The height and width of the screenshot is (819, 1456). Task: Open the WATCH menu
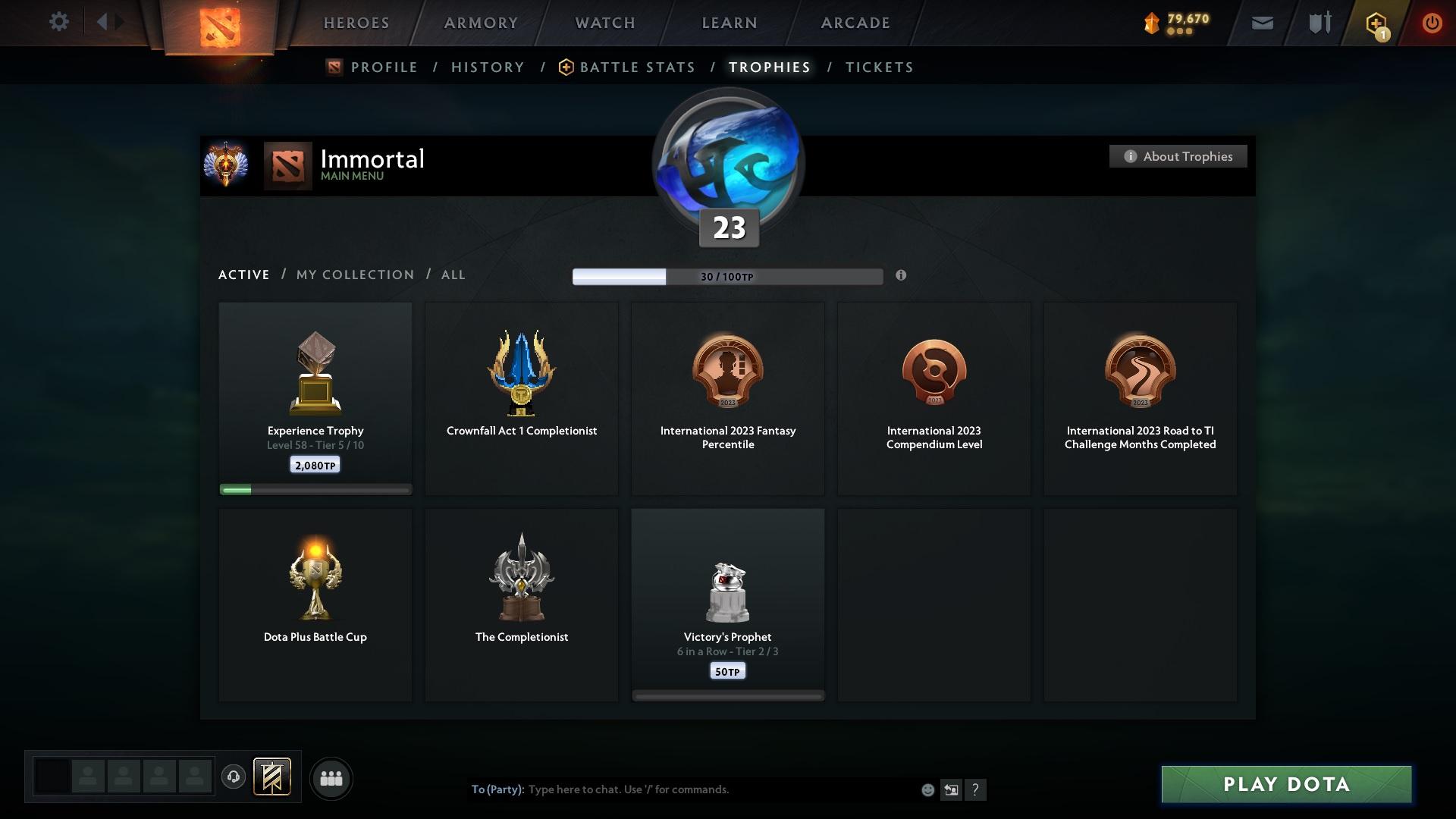click(604, 23)
